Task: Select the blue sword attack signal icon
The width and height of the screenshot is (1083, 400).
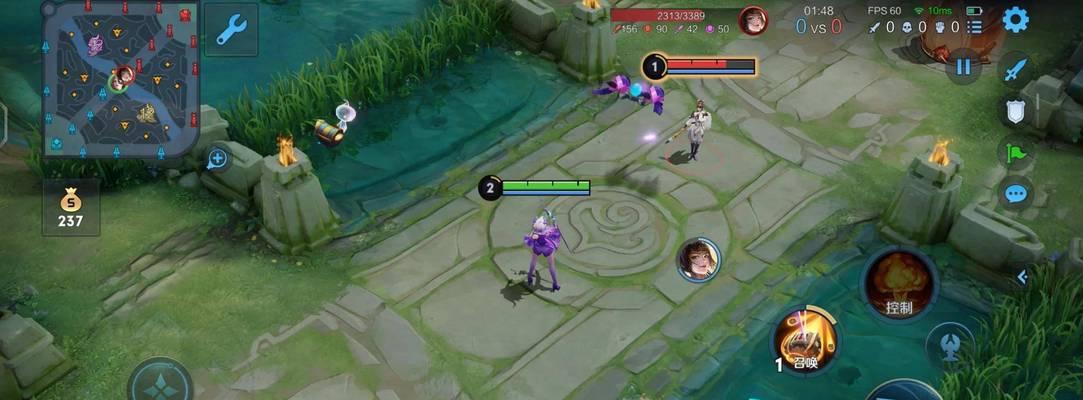Action: [1016, 71]
